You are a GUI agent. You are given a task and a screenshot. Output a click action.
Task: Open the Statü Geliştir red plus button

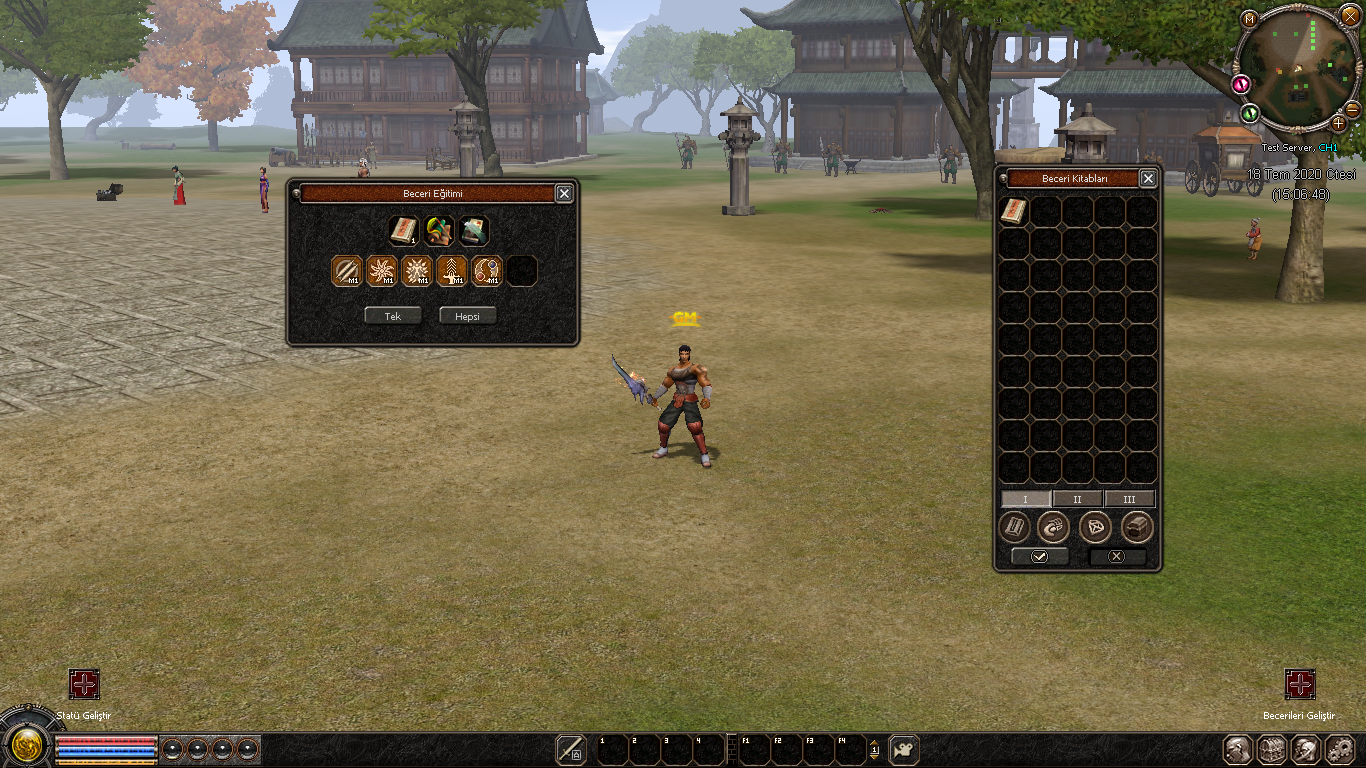pos(84,685)
